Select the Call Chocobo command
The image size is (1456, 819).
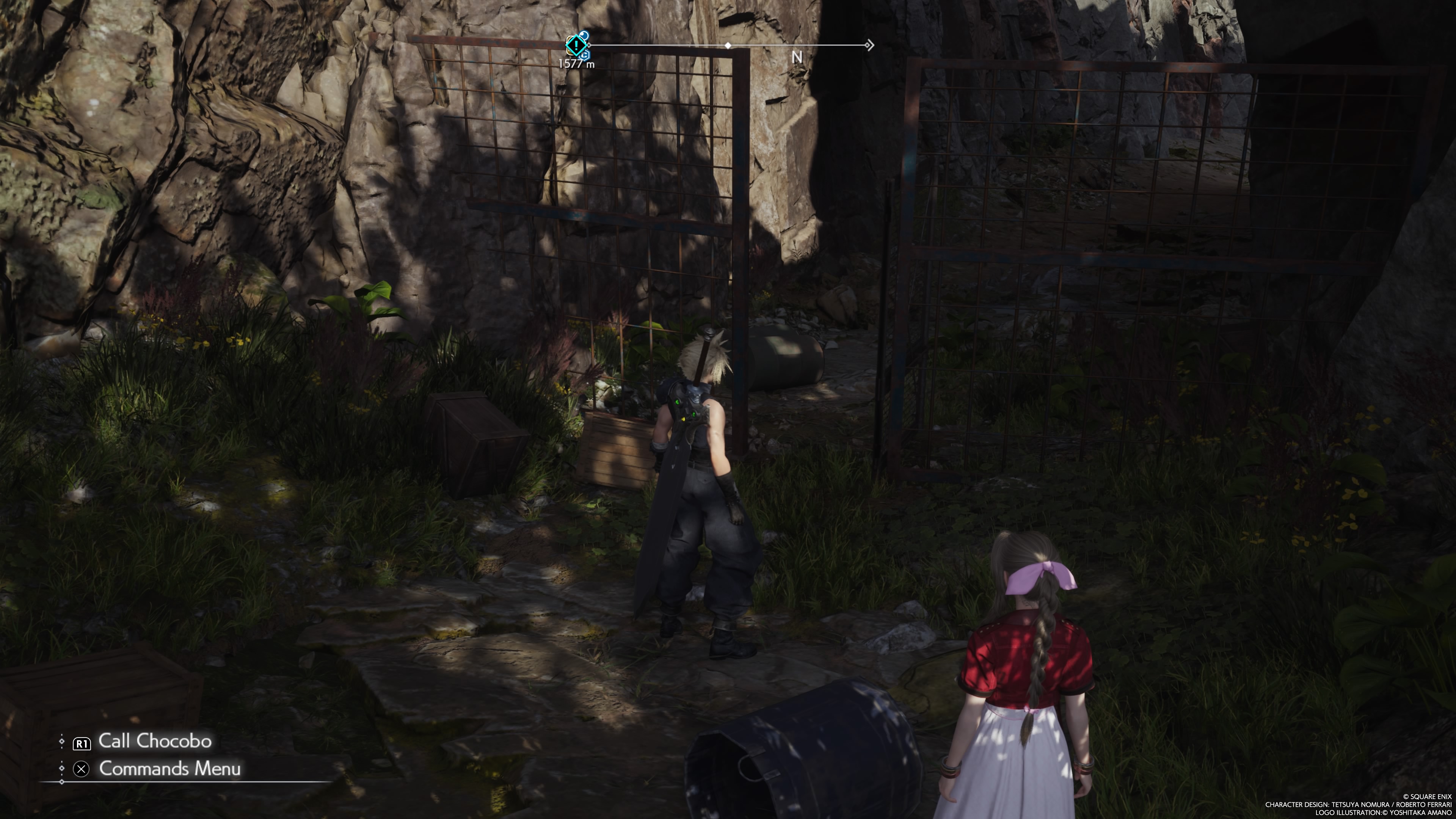[154, 742]
